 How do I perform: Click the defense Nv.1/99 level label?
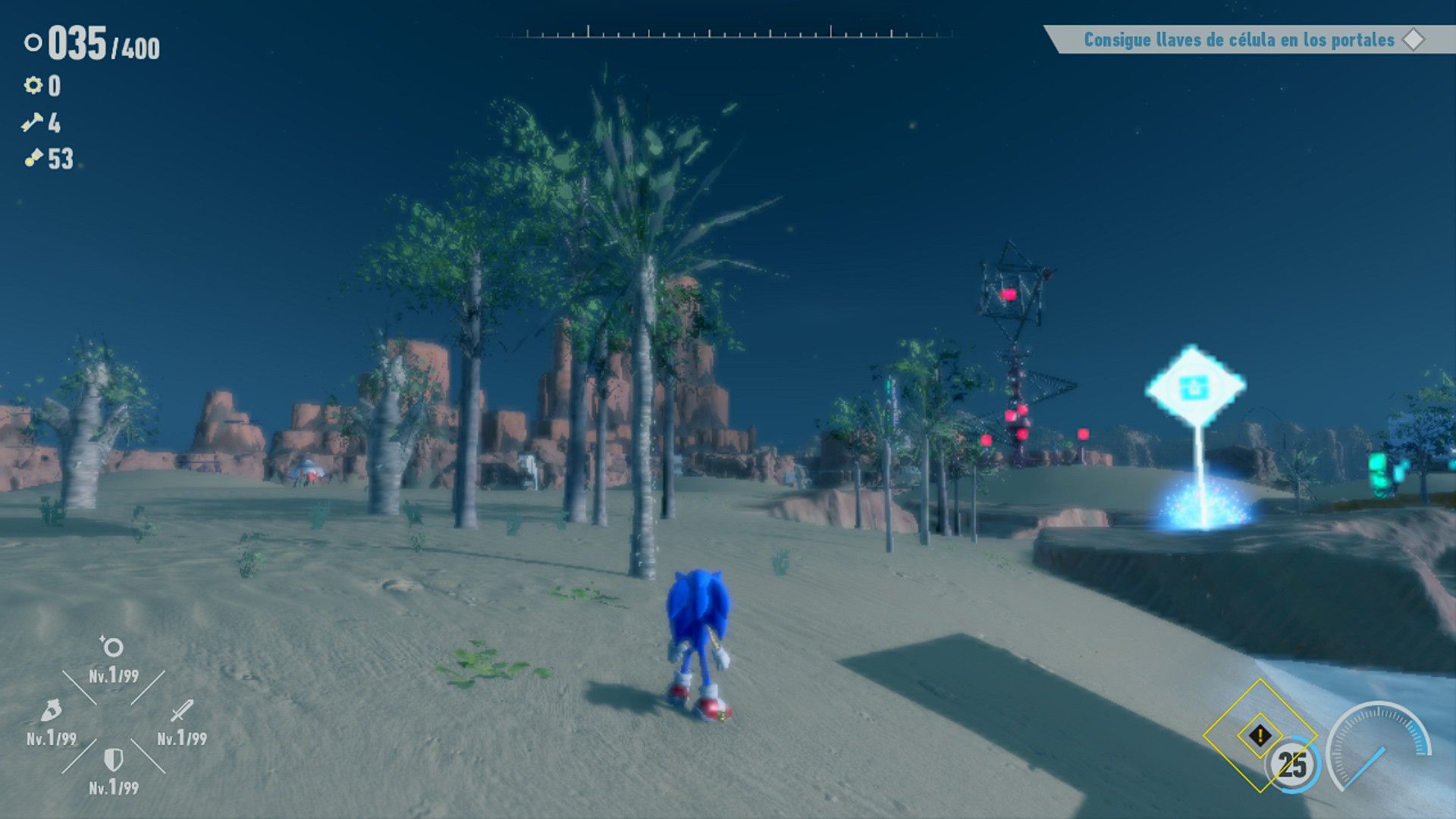click(x=112, y=786)
